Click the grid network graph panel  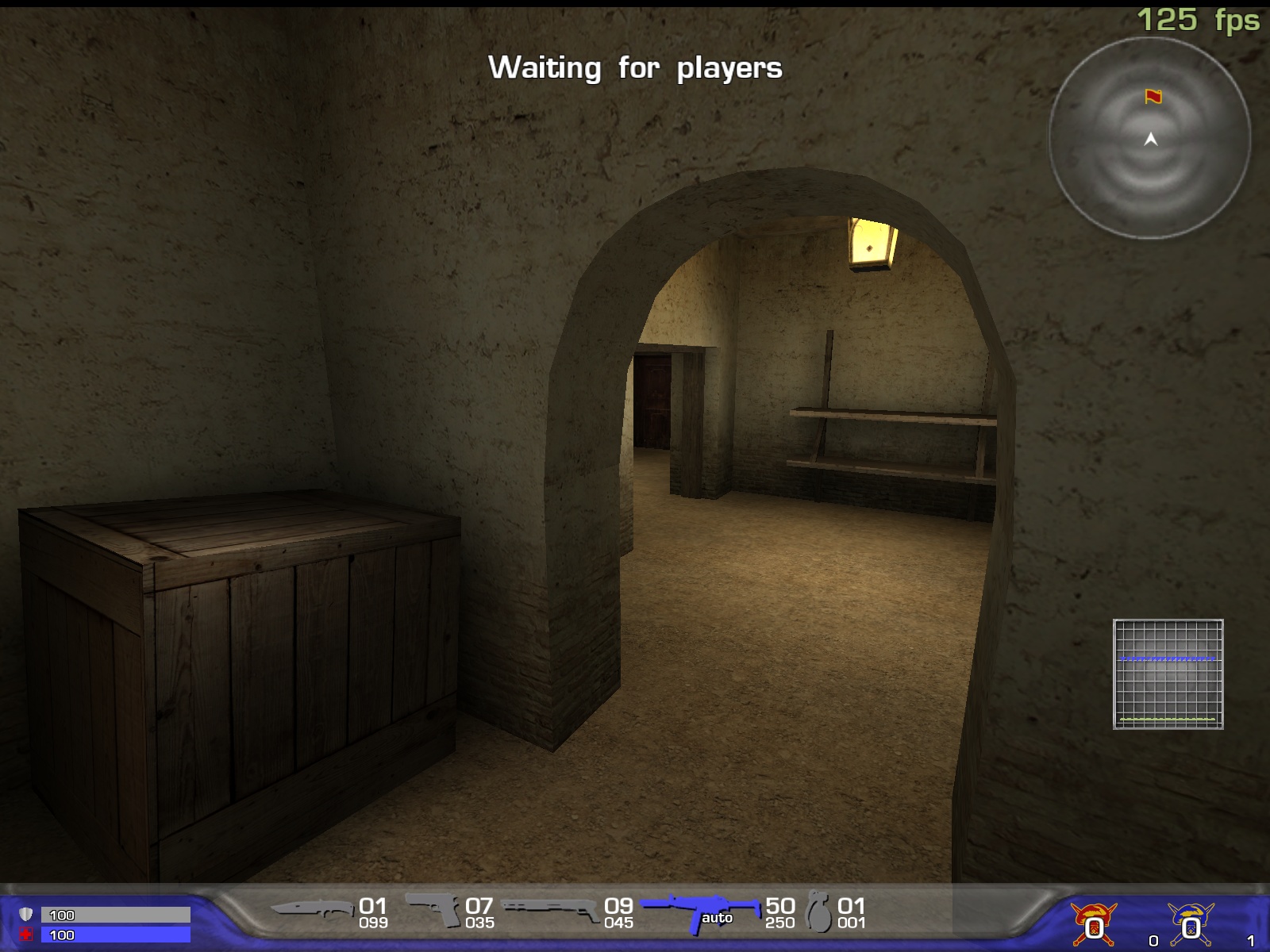[1168, 674]
